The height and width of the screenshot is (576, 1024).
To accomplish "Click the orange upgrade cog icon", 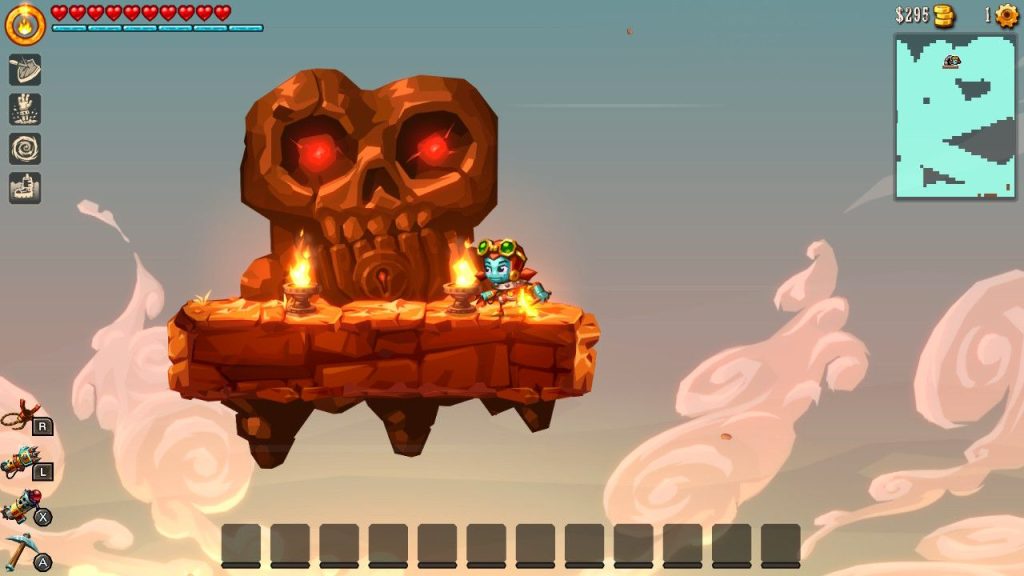I will pyautogui.click(x=1006, y=15).
